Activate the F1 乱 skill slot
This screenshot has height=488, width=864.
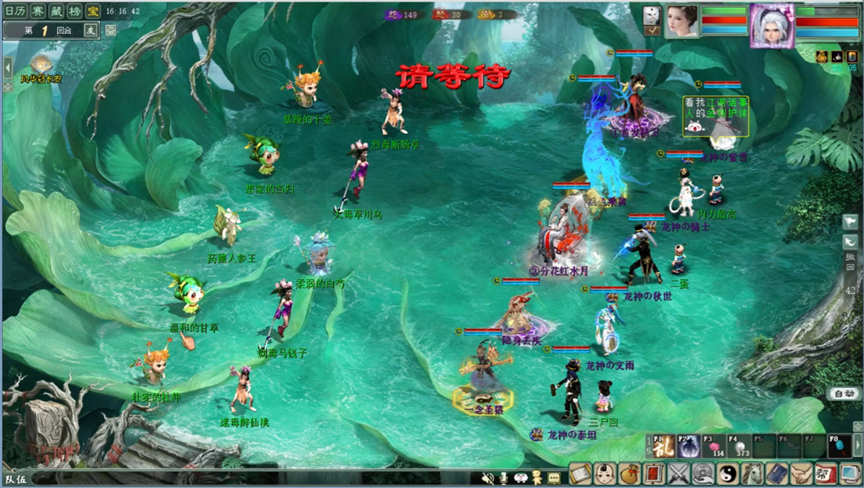coord(662,447)
